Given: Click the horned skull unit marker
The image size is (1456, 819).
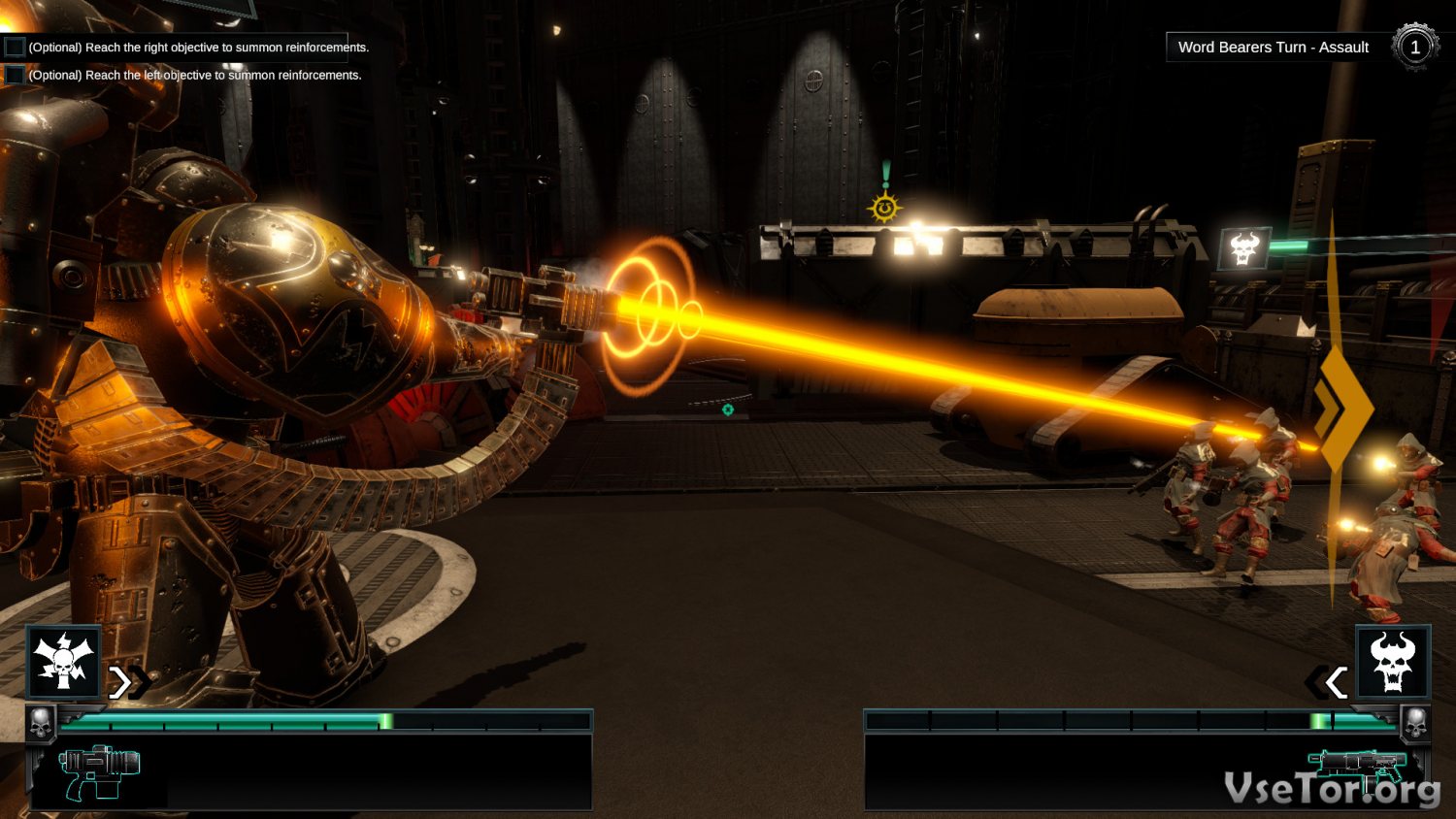Looking at the screenshot, I should pyautogui.click(x=1244, y=248).
